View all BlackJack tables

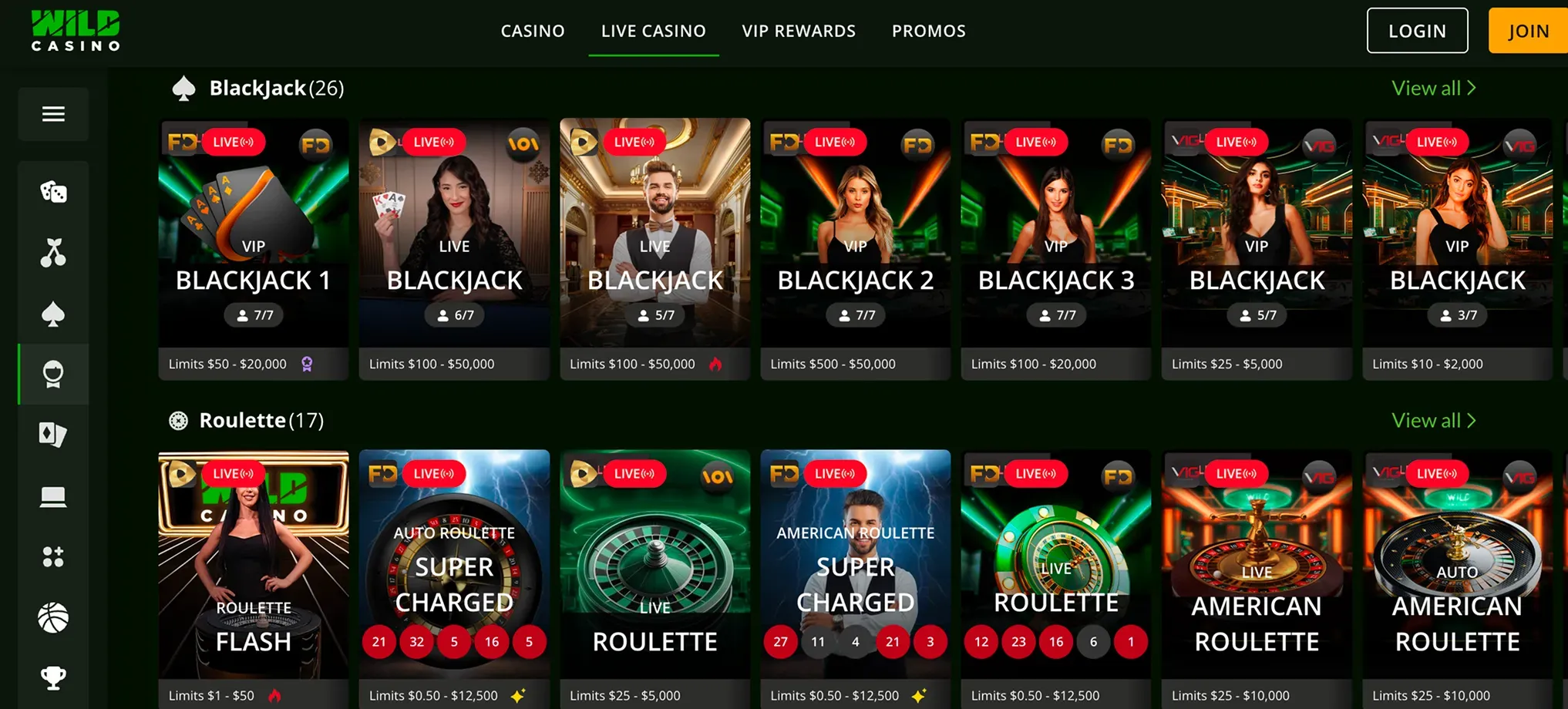click(x=1433, y=89)
